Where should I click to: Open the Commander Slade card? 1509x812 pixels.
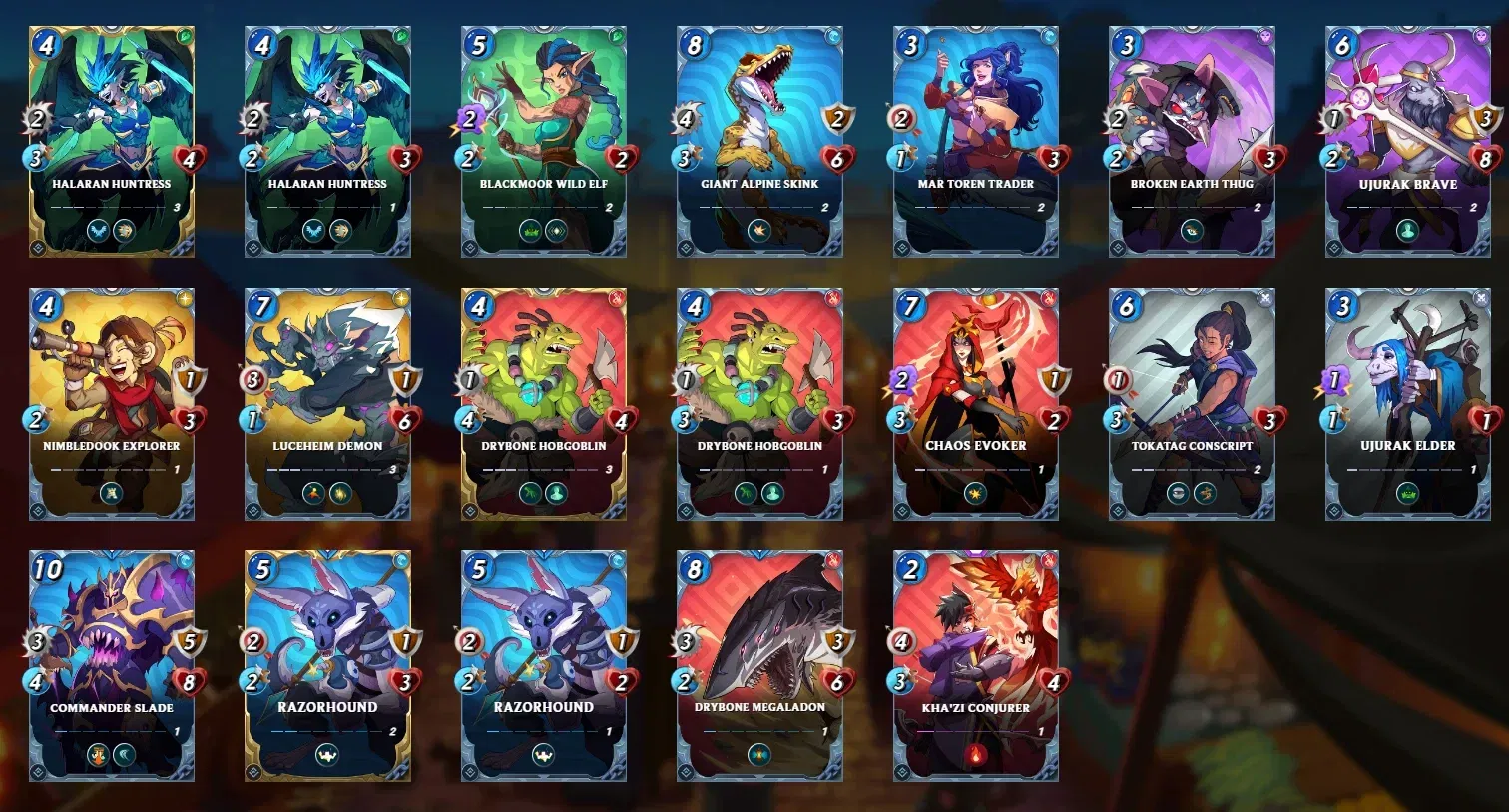click(x=112, y=665)
